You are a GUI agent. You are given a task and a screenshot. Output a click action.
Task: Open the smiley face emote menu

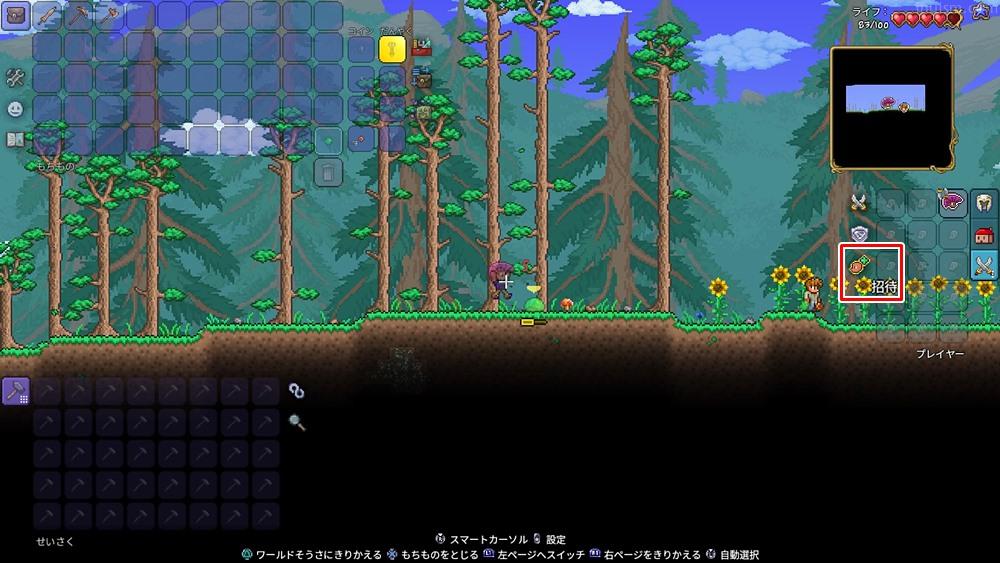(15, 109)
